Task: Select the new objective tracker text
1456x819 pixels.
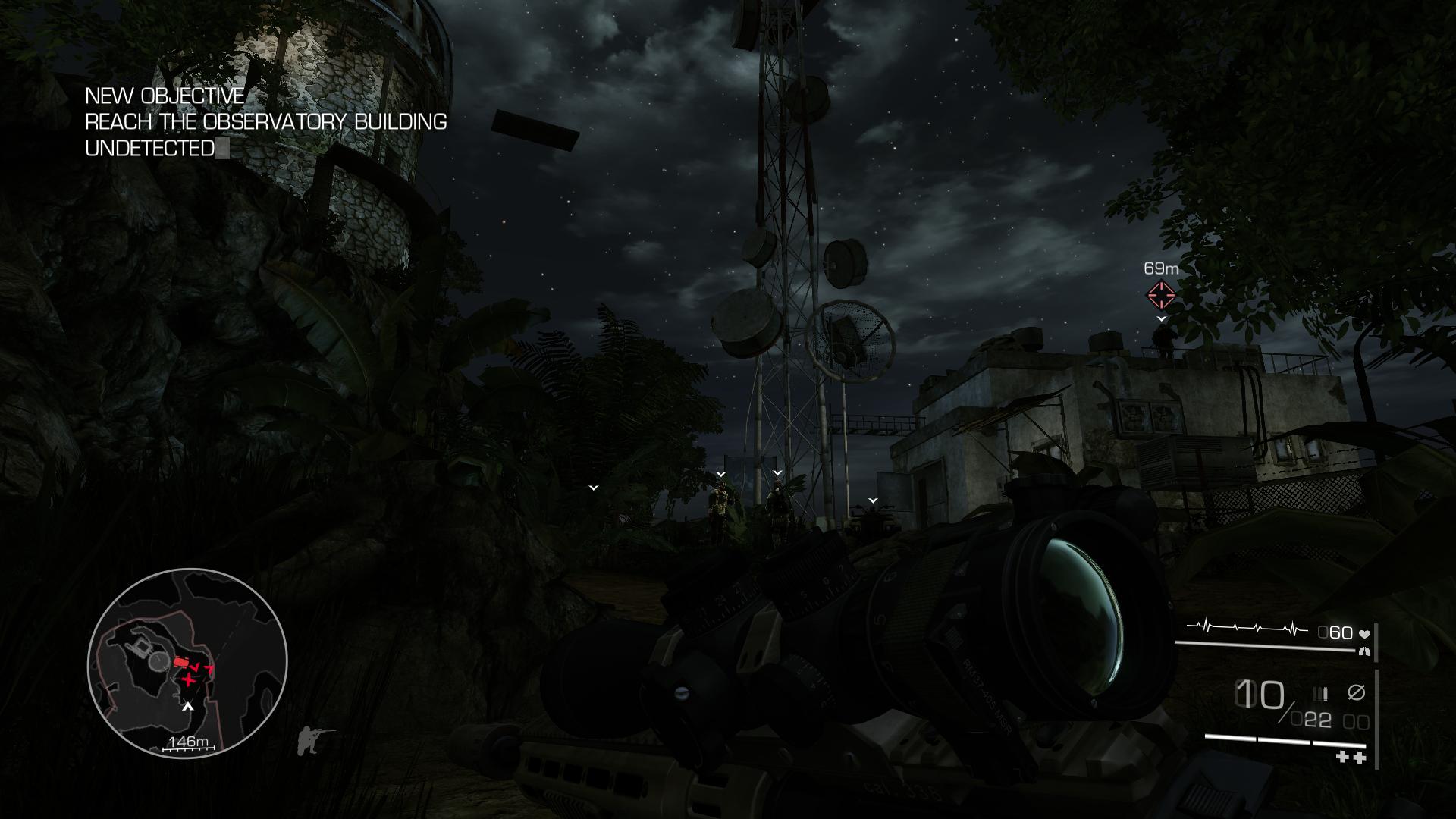Action: coord(265,121)
